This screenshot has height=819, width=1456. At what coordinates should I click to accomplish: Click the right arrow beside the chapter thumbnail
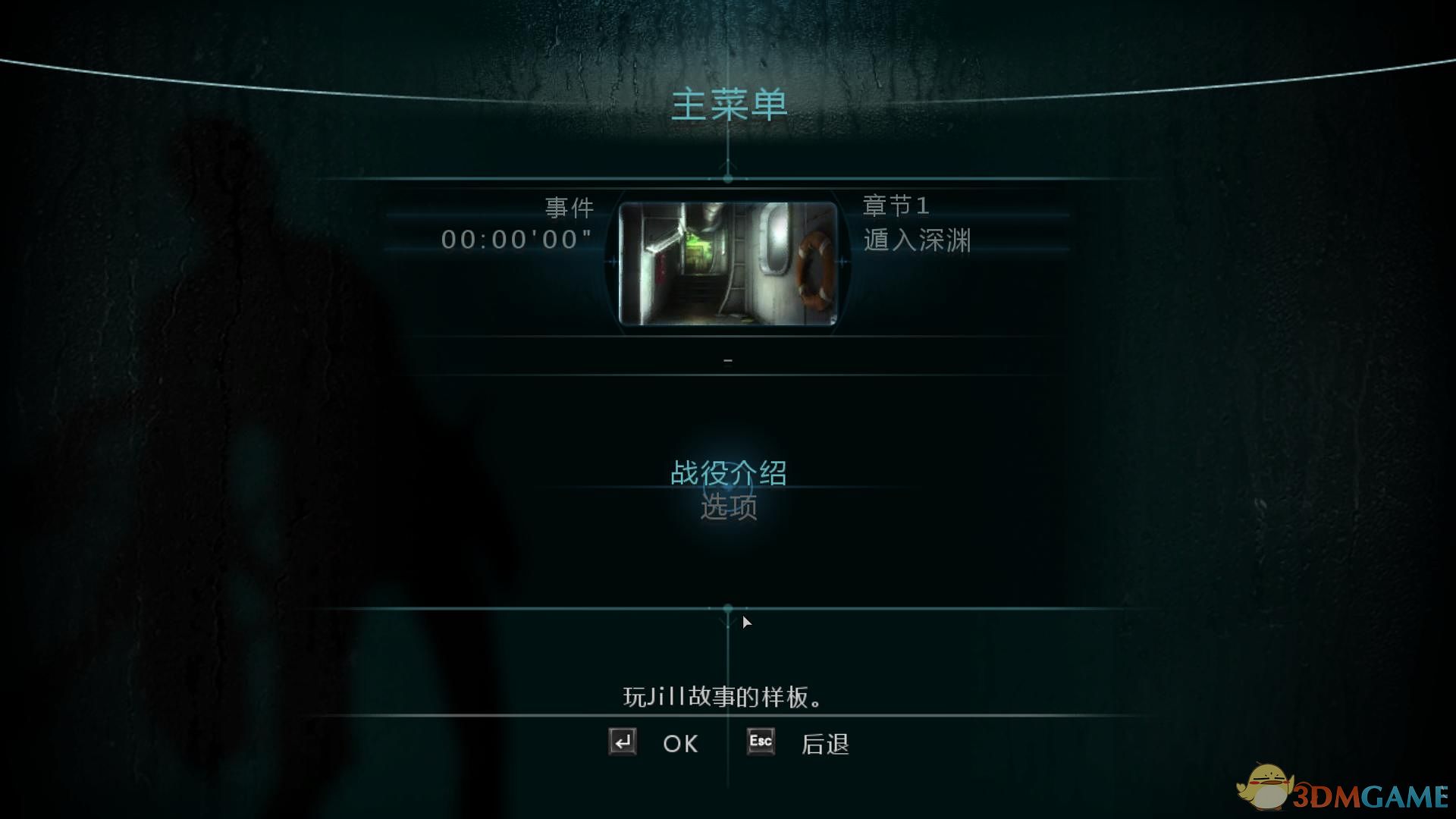pos(842,260)
